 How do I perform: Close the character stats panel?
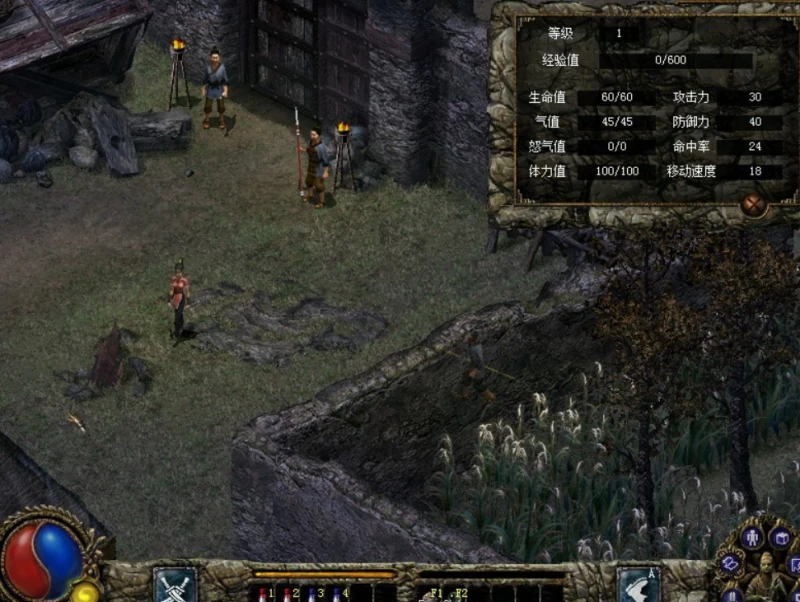click(753, 204)
